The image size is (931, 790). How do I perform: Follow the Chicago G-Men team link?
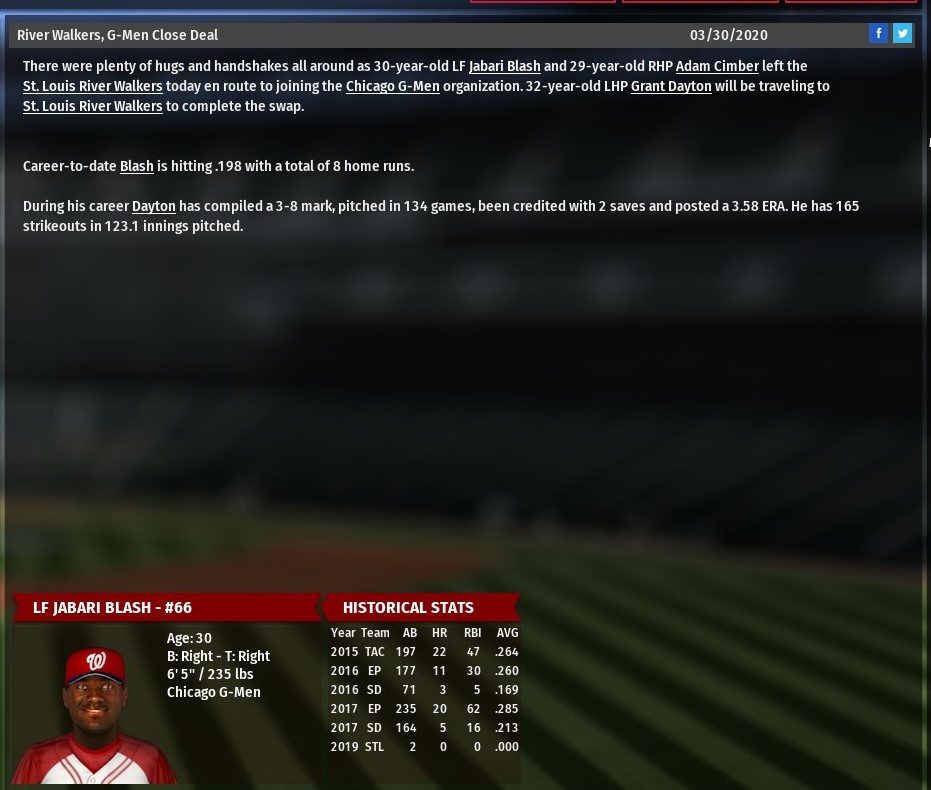(392, 86)
